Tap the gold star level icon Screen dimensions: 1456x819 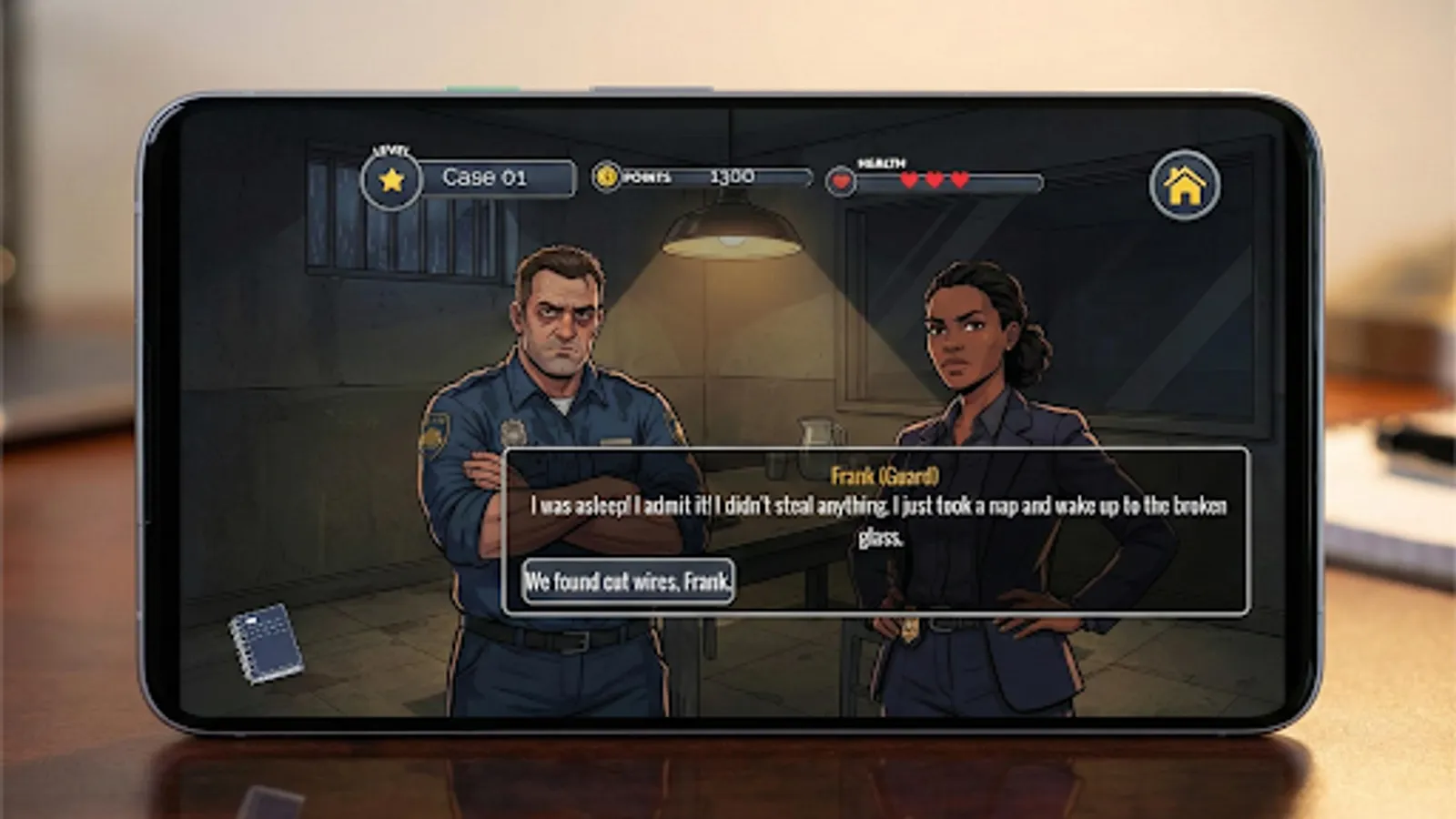click(391, 179)
